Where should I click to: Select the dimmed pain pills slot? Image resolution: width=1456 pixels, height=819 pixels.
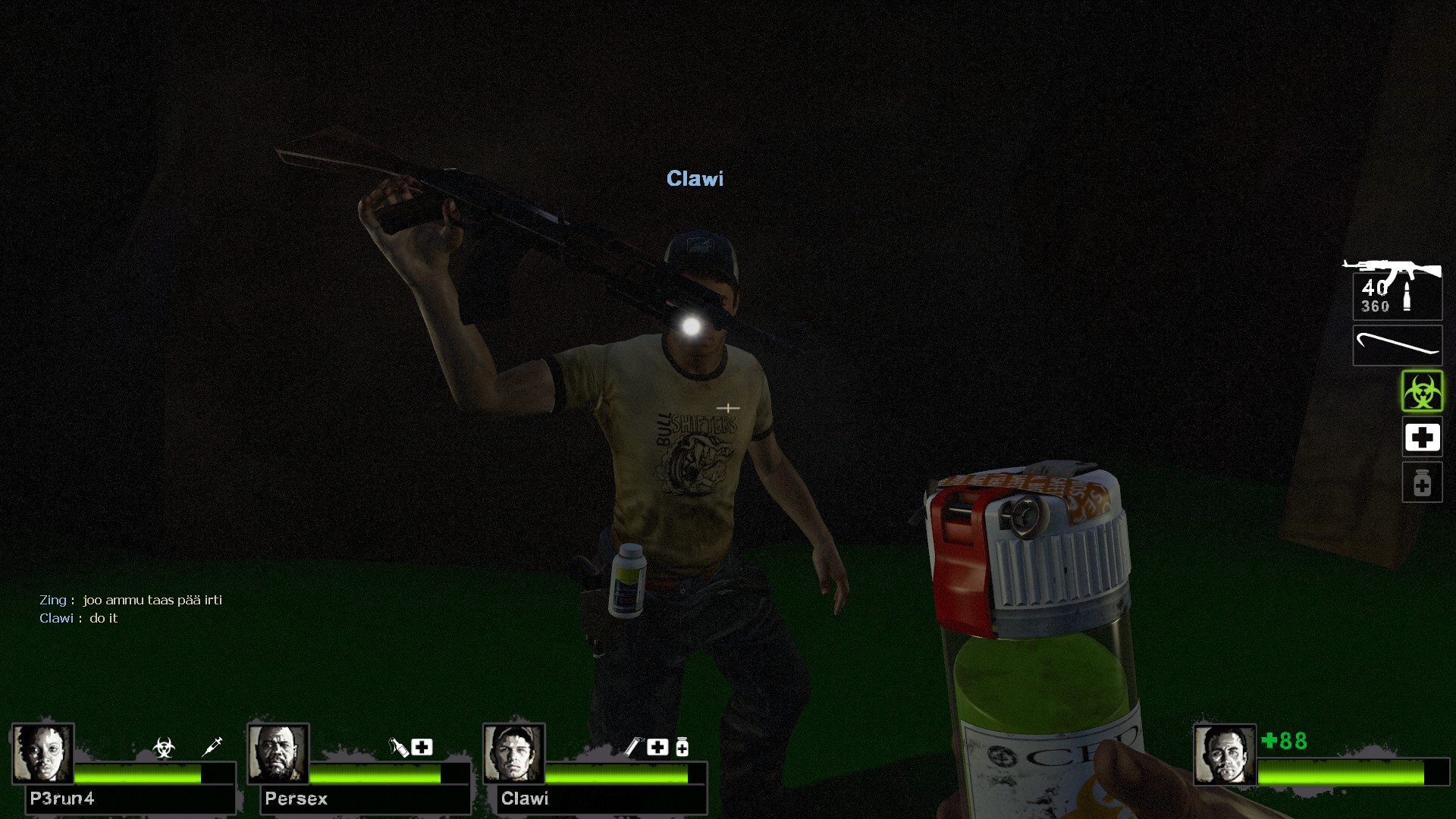click(x=1422, y=483)
